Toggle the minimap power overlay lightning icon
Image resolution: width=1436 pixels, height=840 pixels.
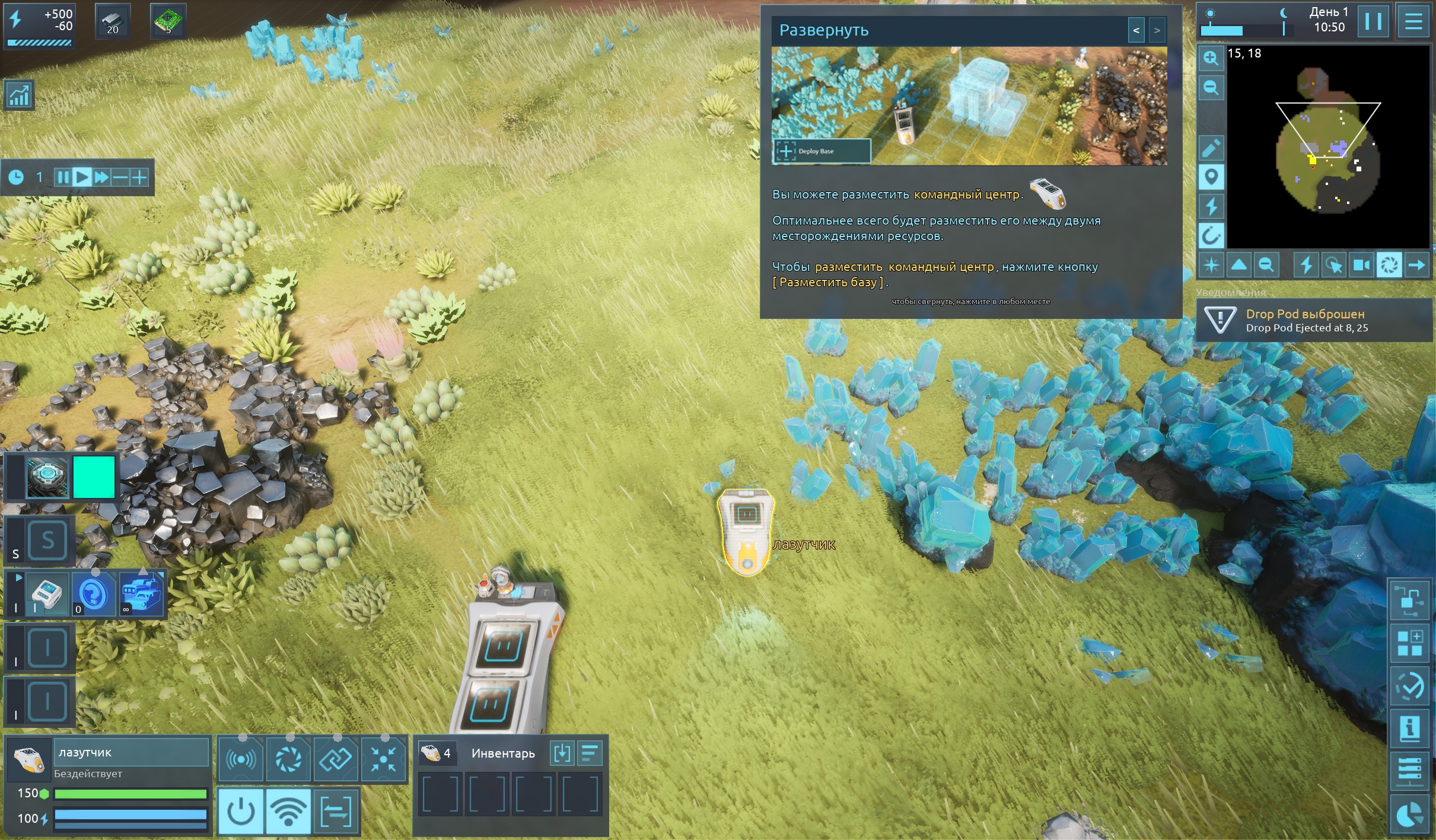[1211, 206]
